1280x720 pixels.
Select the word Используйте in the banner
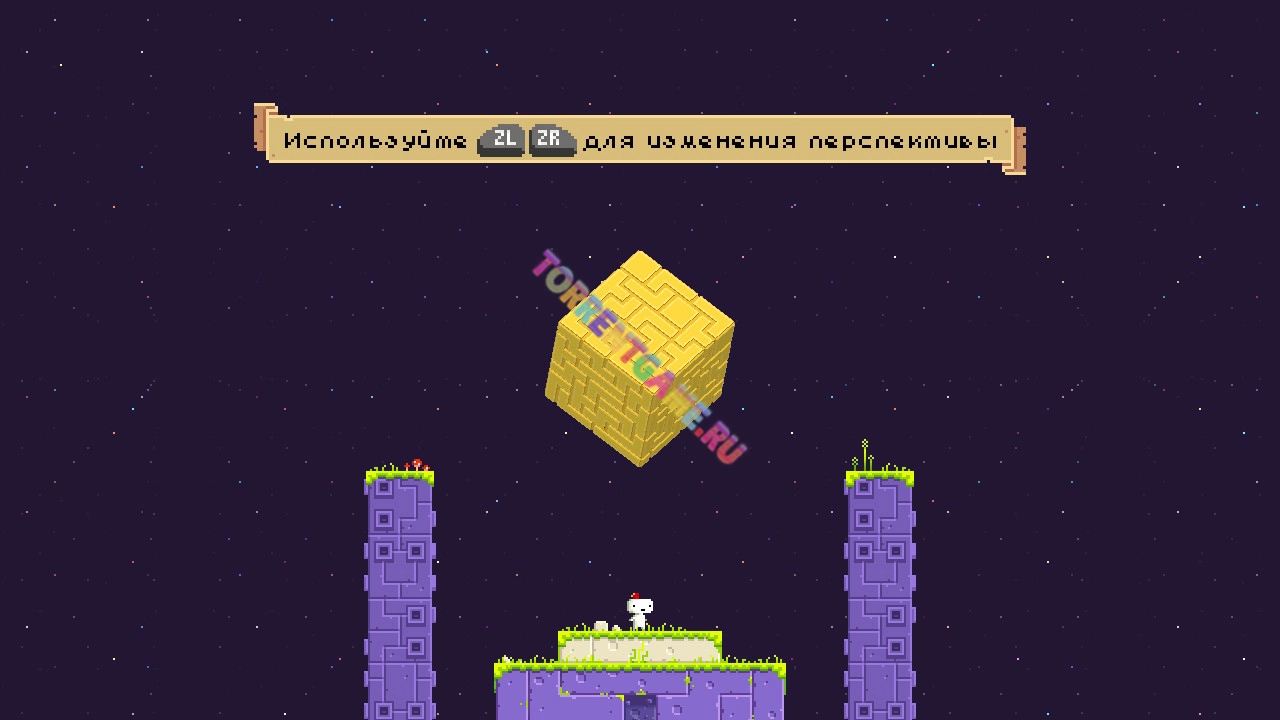[375, 140]
